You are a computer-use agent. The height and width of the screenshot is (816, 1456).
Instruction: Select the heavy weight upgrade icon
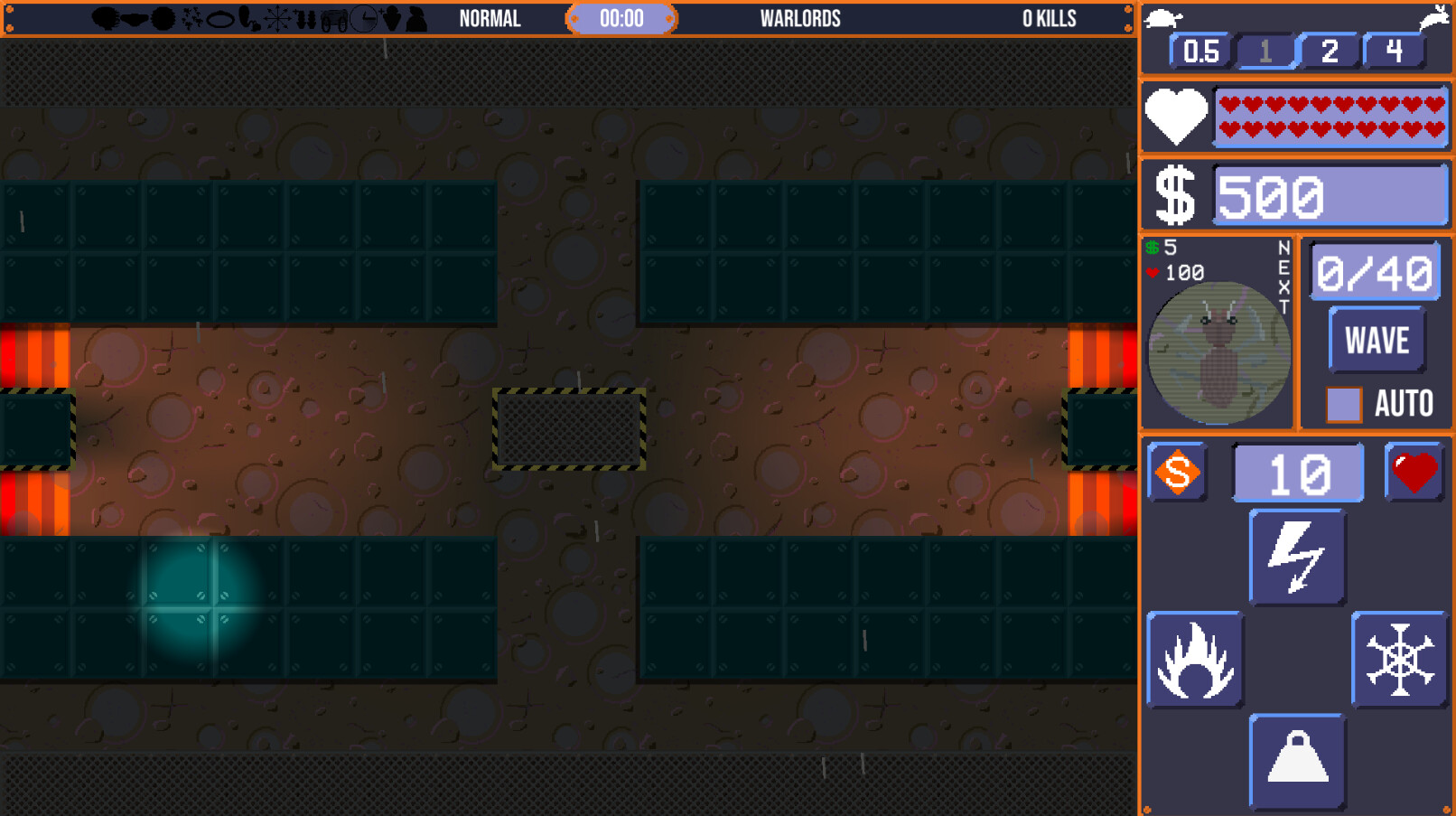(x=1297, y=762)
